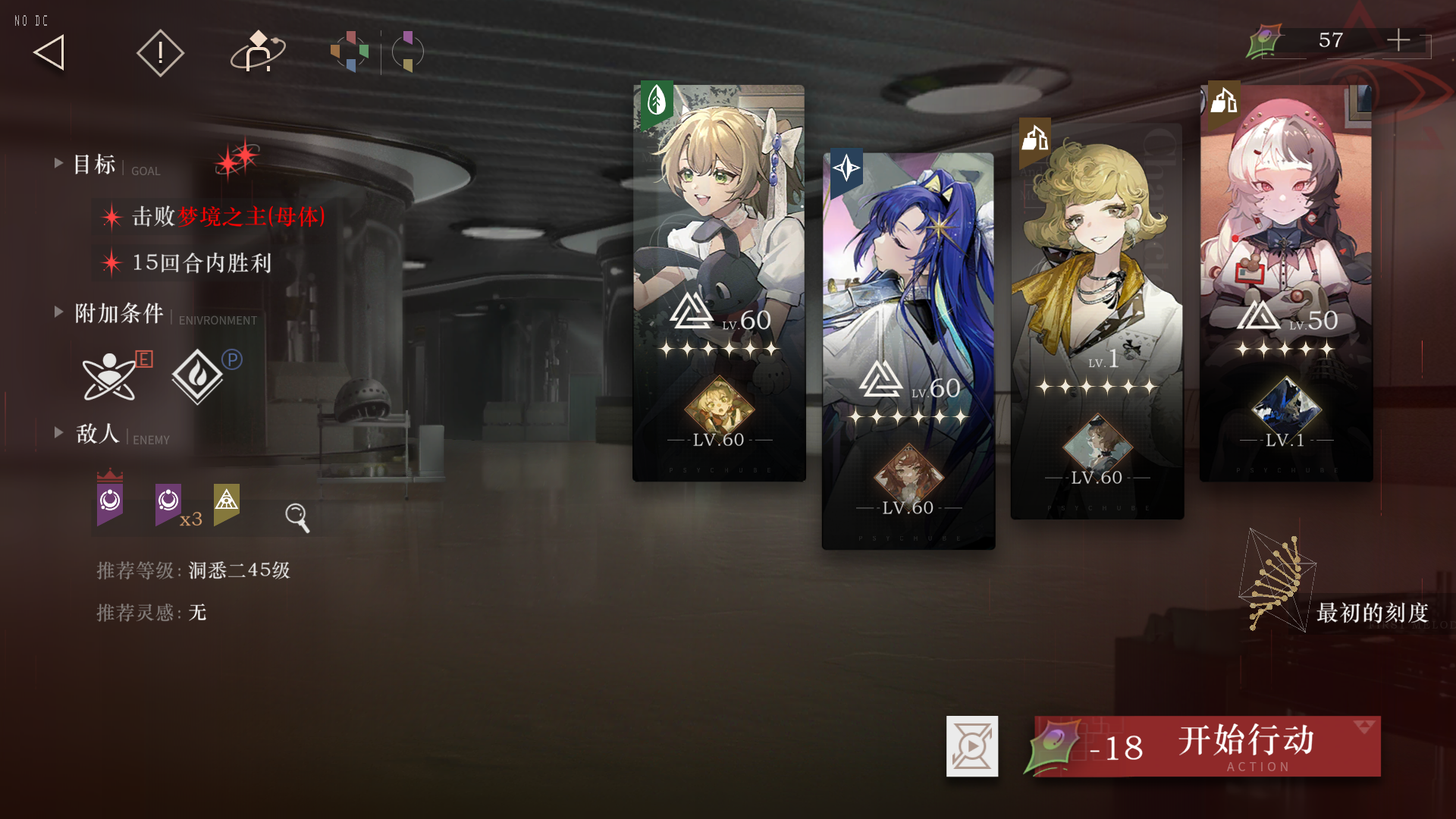The height and width of the screenshot is (819, 1456).
Task: Collapse the 敌人 enemy section
Action: 58,432
